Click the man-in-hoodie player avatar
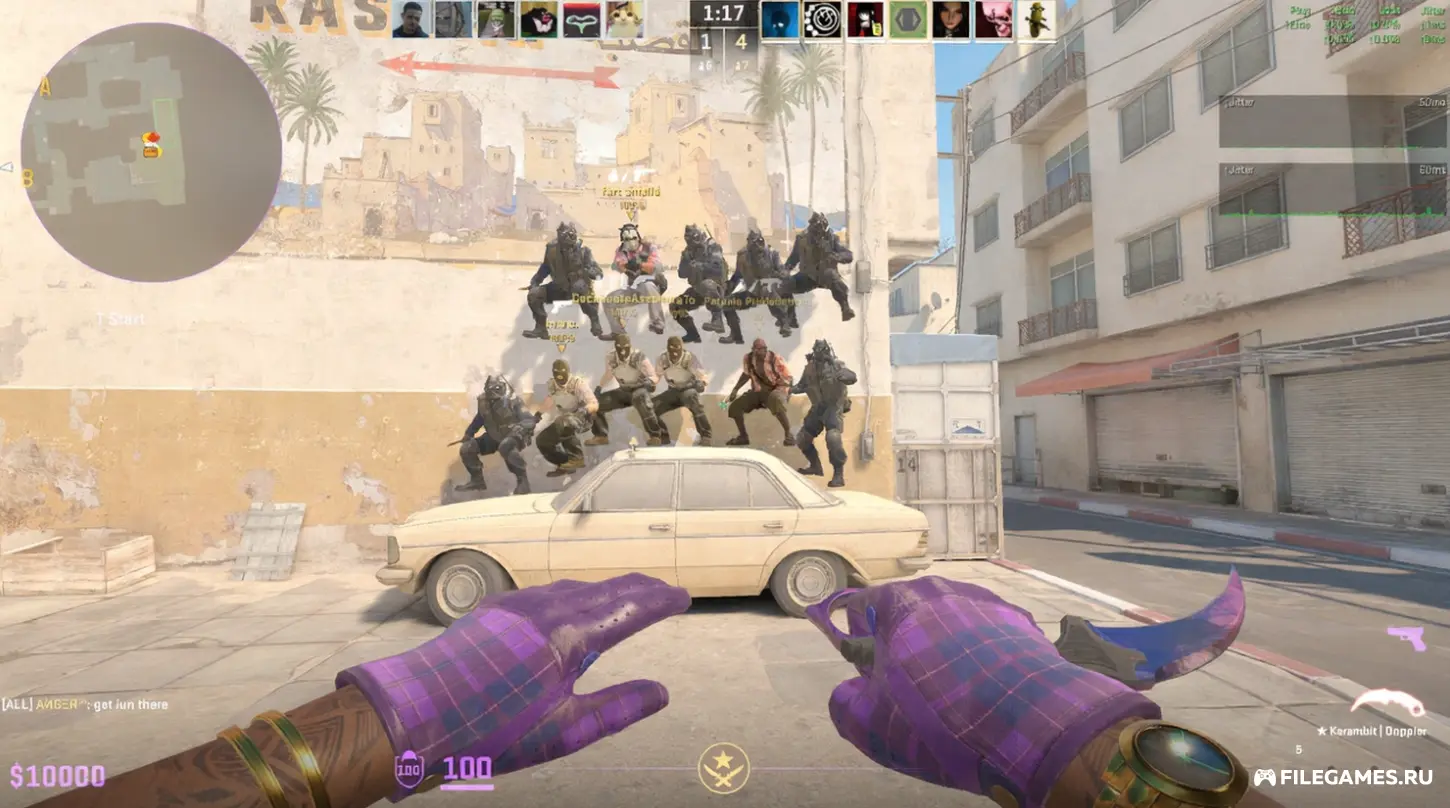The image size is (1450, 808). click(410, 19)
